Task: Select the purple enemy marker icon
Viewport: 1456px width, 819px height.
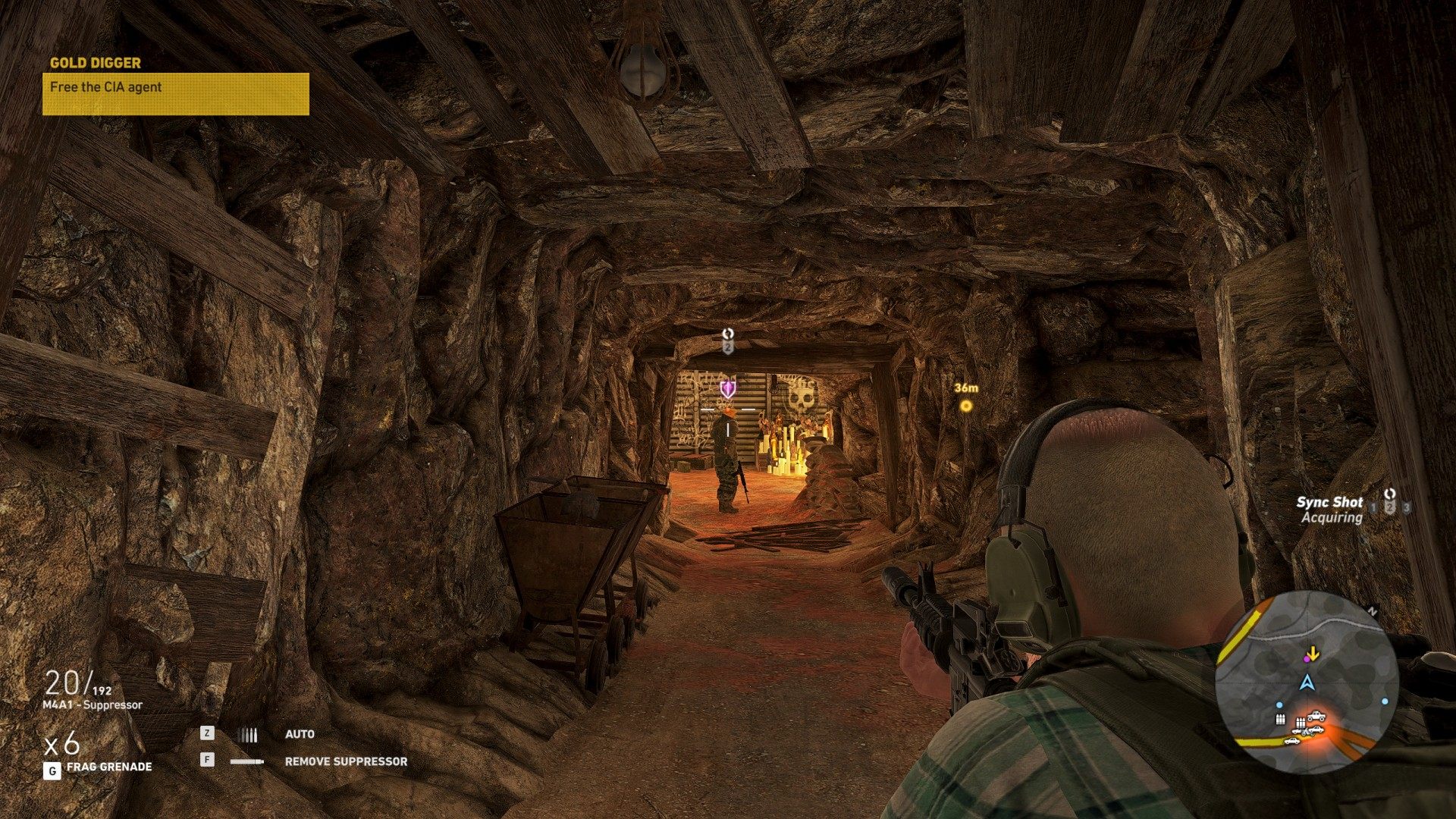Action: tap(728, 389)
